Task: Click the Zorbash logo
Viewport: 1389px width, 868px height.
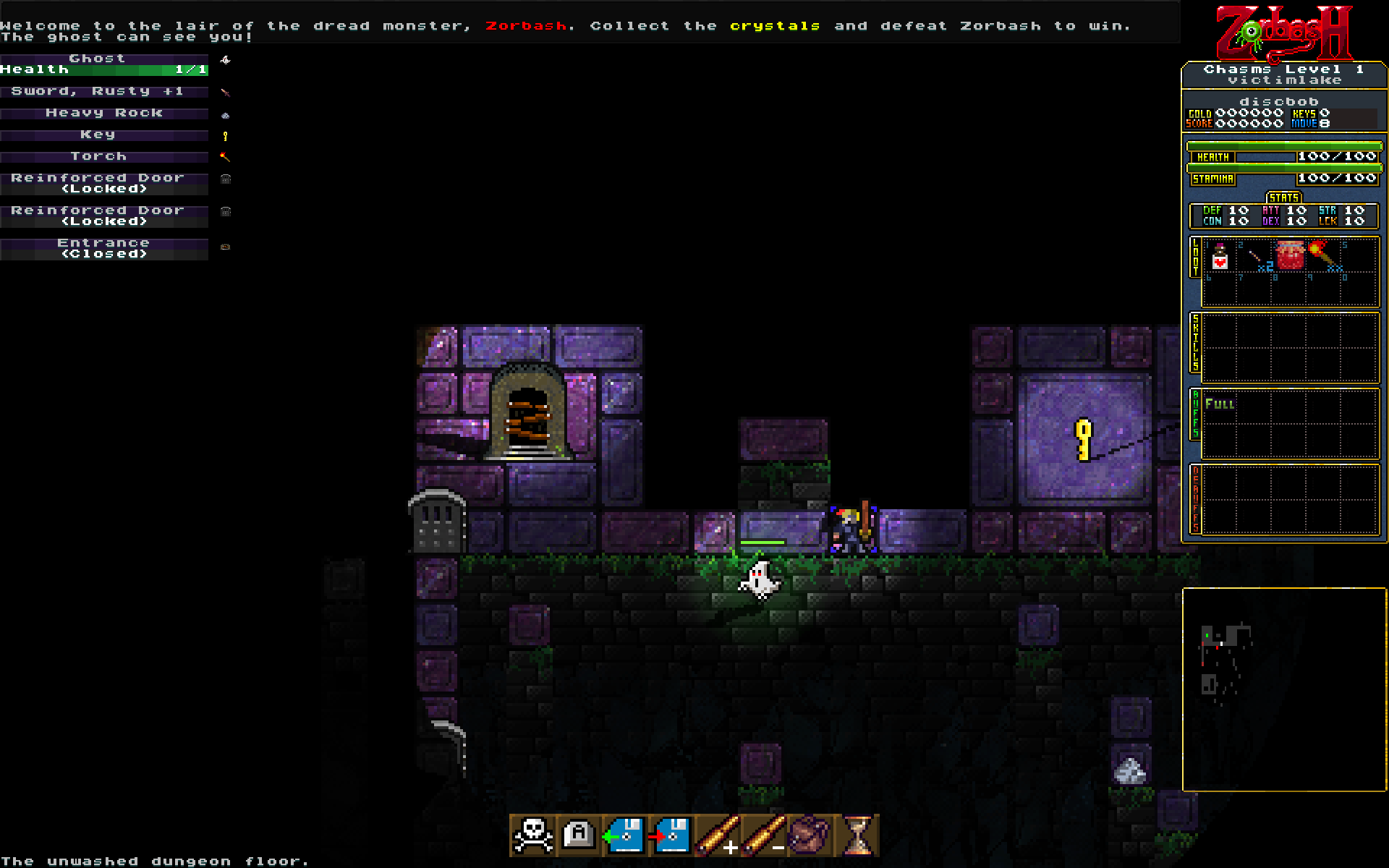Action: tap(1284, 33)
